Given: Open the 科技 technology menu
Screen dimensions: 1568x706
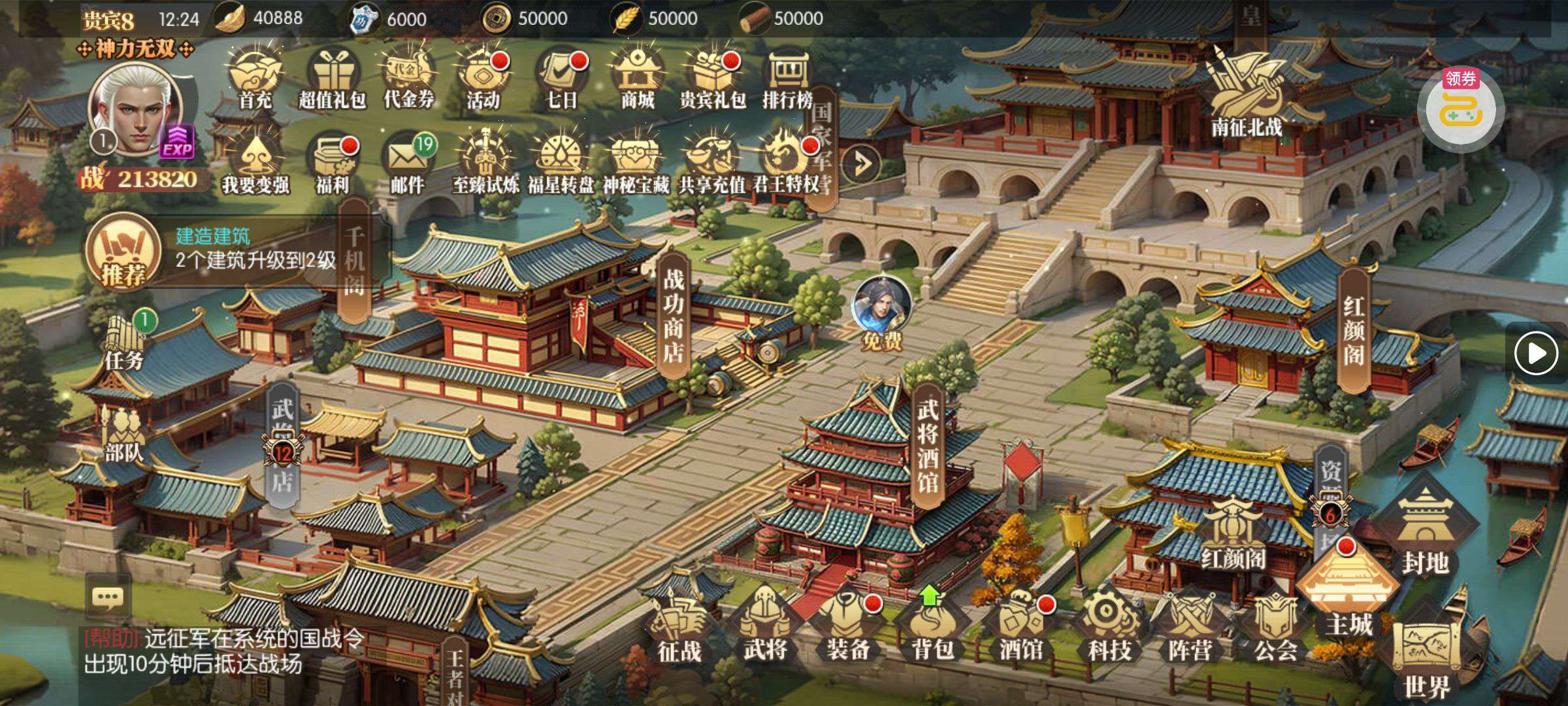Looking at the screenshot, I should pyautogui.click(x=1109, y=626).
